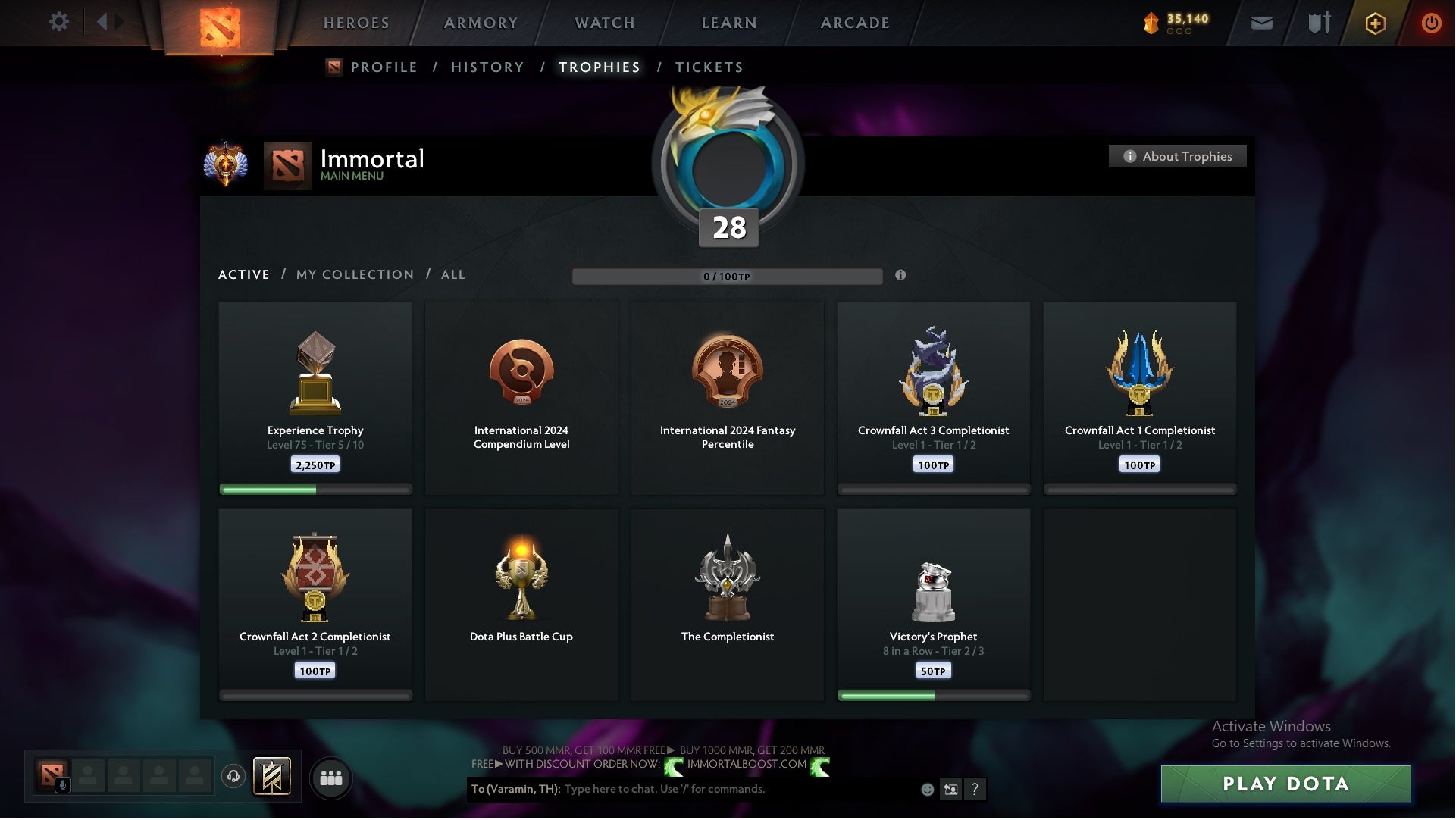
Task: Click the PLAY DOTA button
Action: point(1285,784)
